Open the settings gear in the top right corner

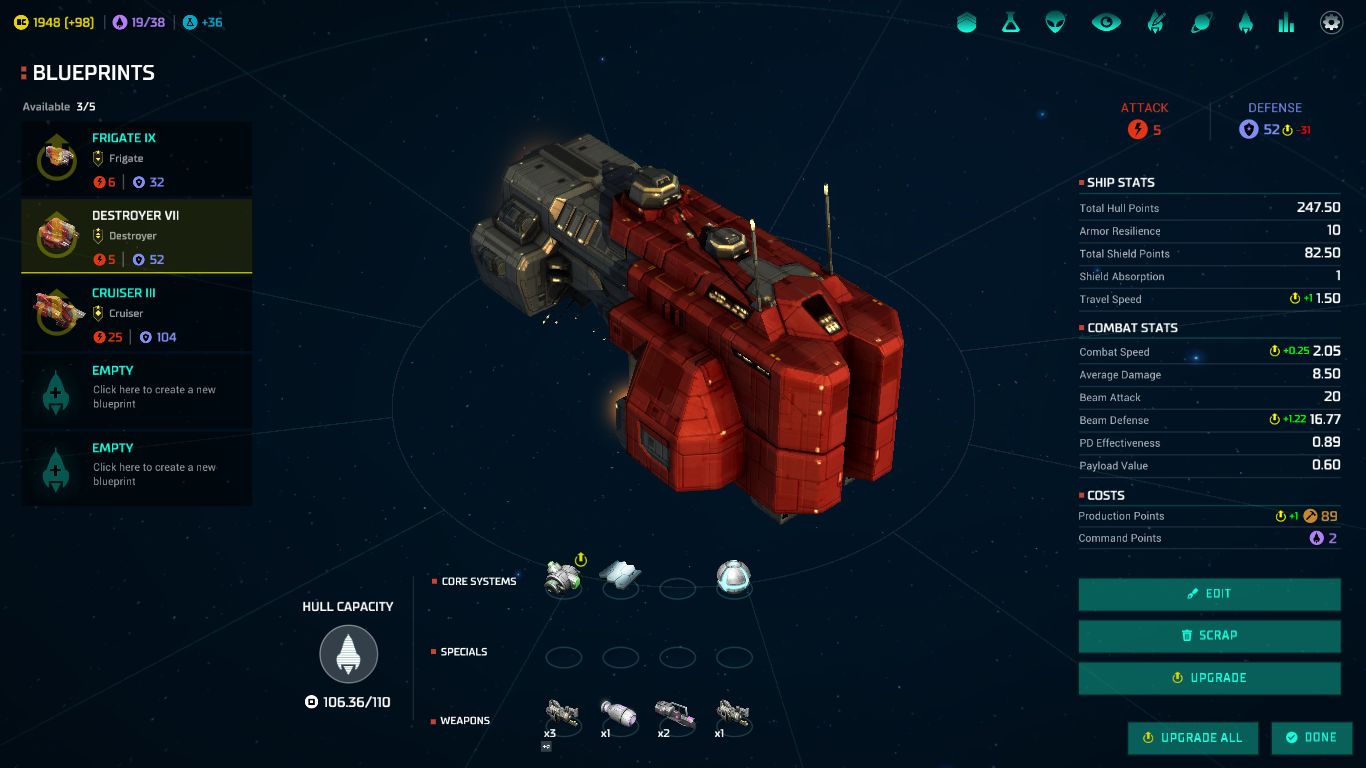point(1331,22)
